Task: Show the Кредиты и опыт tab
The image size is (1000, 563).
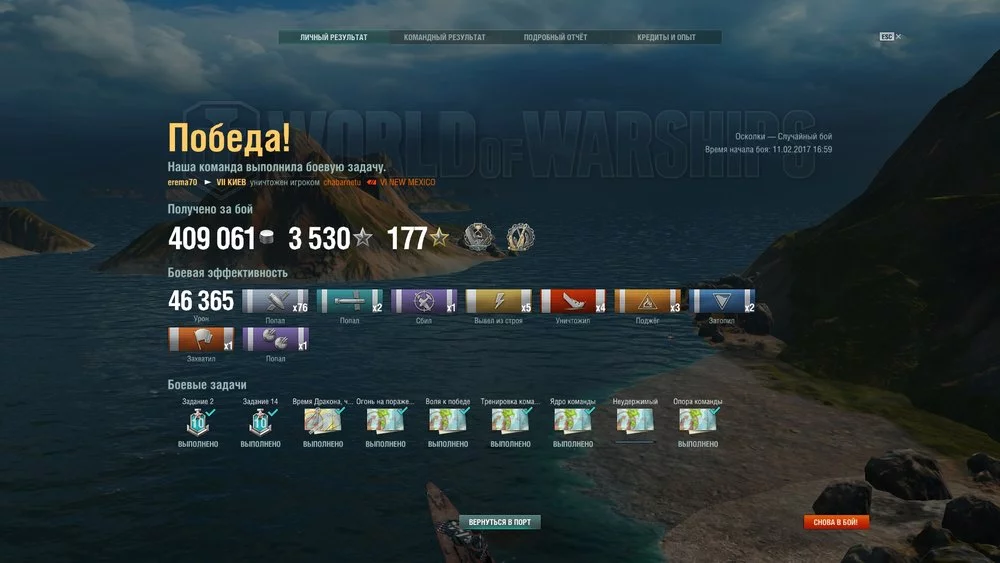Action: pyautogui.click(x=665, y=38)
